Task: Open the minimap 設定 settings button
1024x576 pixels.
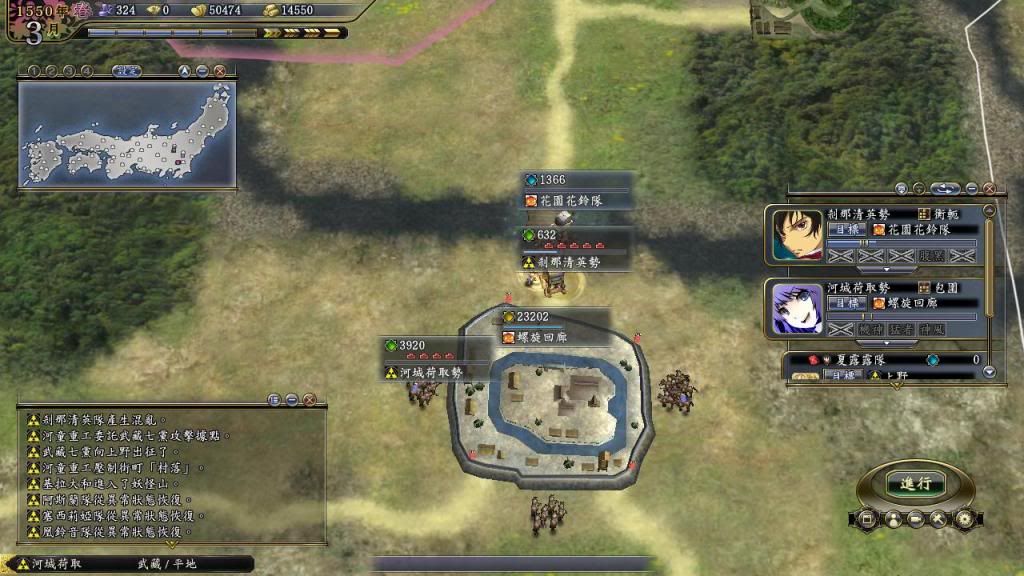Action: [125, 71]
